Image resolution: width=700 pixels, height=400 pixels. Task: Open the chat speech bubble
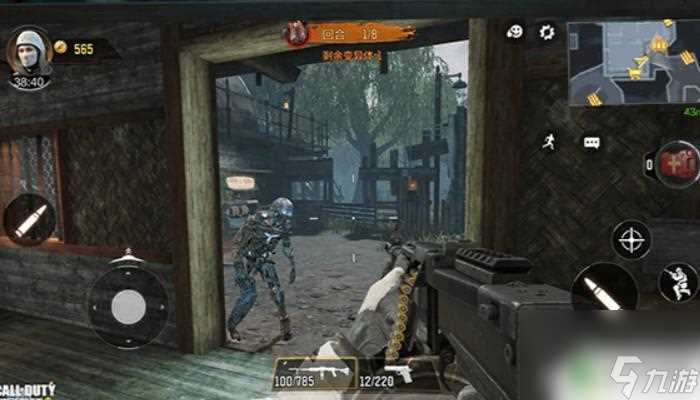pyautogui.click(x=591, y=143)
